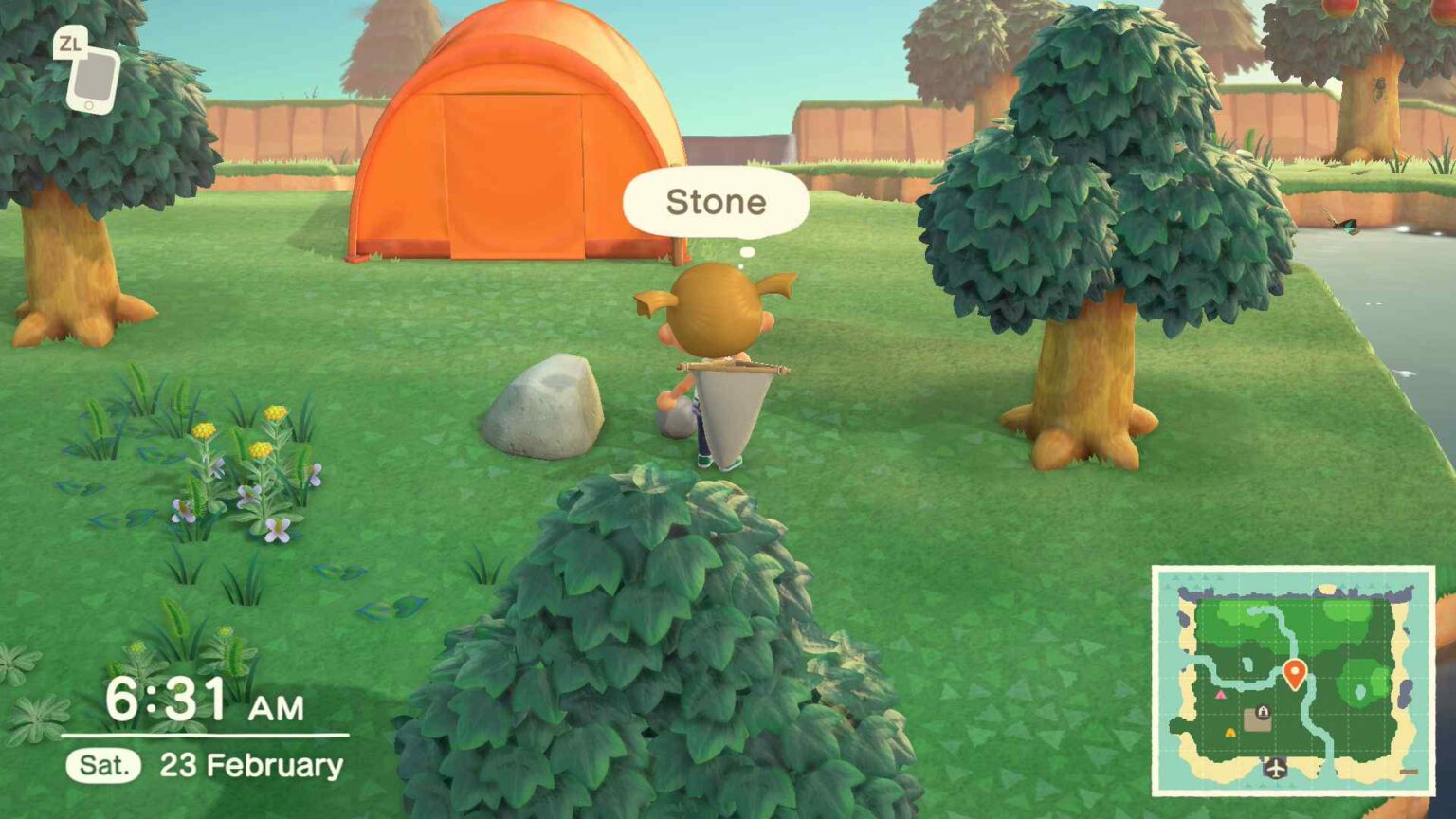
Task: Select the airplane airport icon on the minimap
Action: (x=1276, y=767)
